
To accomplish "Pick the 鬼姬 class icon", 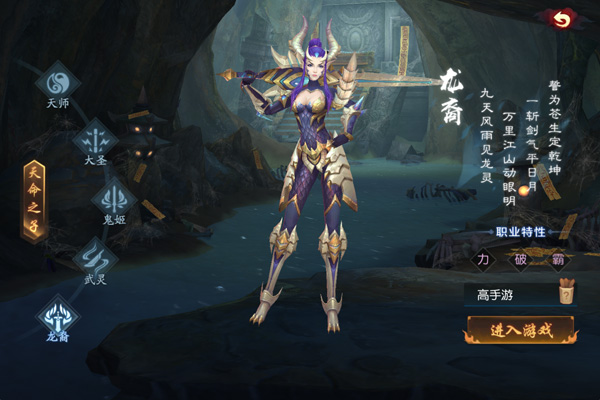I will click(113, 197).
